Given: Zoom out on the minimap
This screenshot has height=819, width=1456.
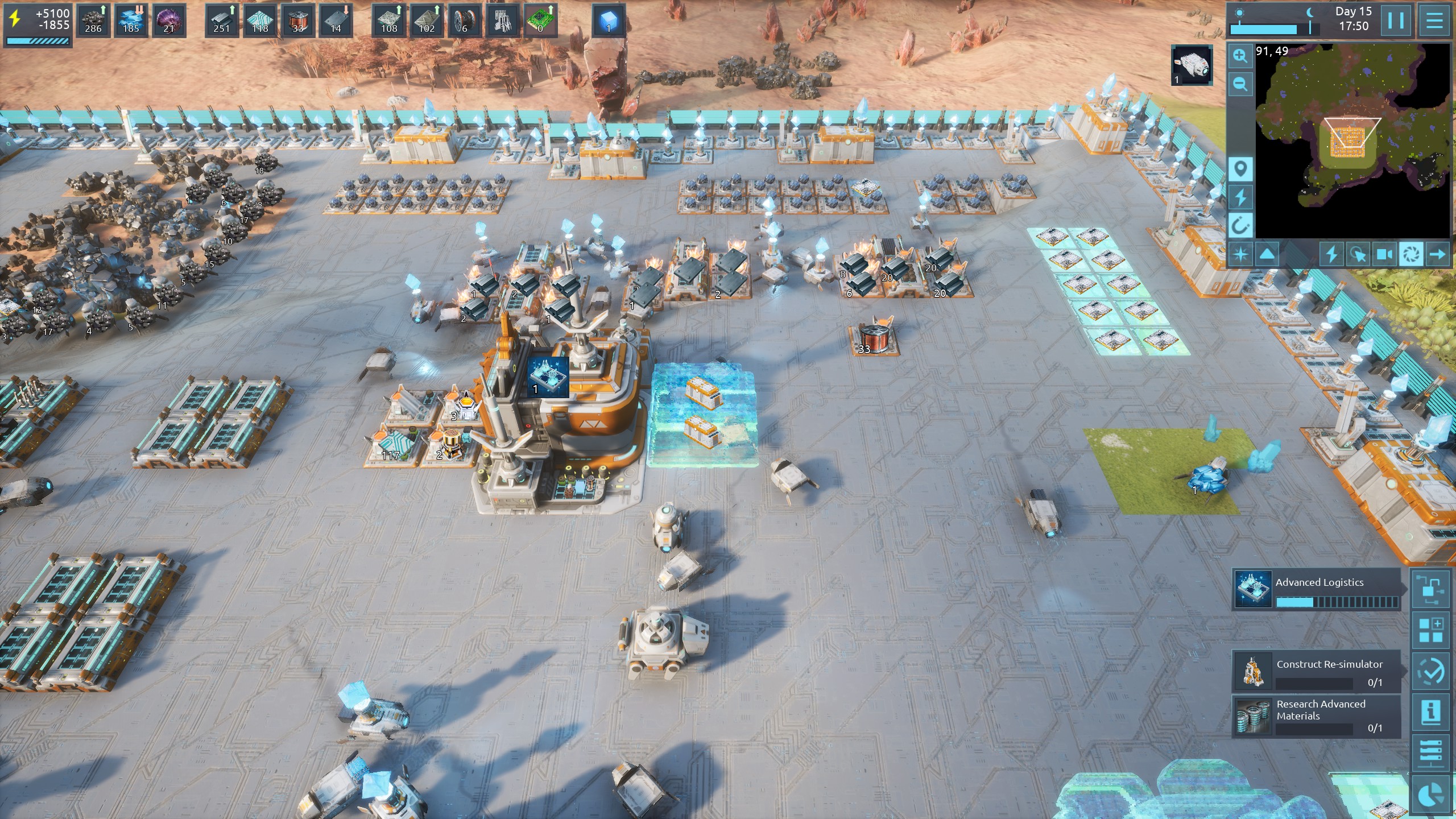Looking at the screenshot, I should click(x=1240, y=85).
